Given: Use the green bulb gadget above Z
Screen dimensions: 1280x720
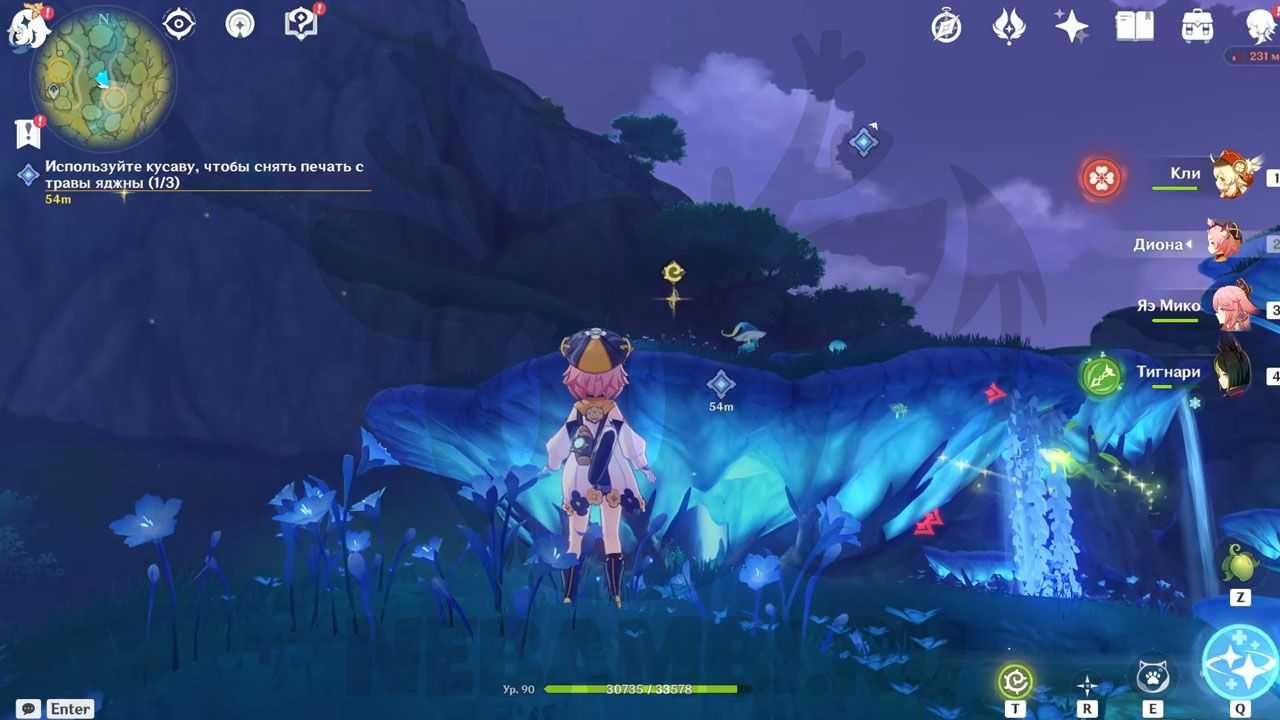Looking at the screenshot, I should click(x=1240, y=565).
